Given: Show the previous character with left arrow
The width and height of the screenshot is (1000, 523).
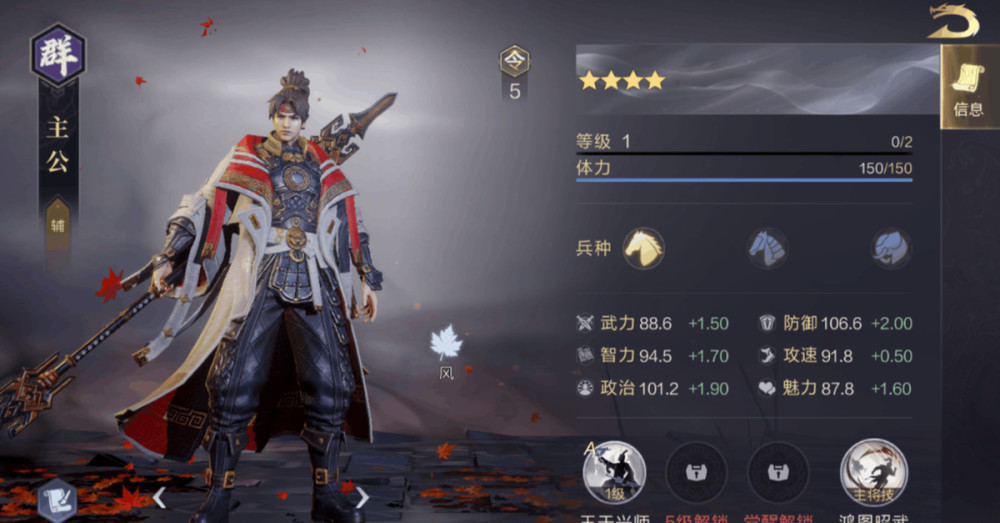Looking at the screenshot, I should tap(159, 497).
